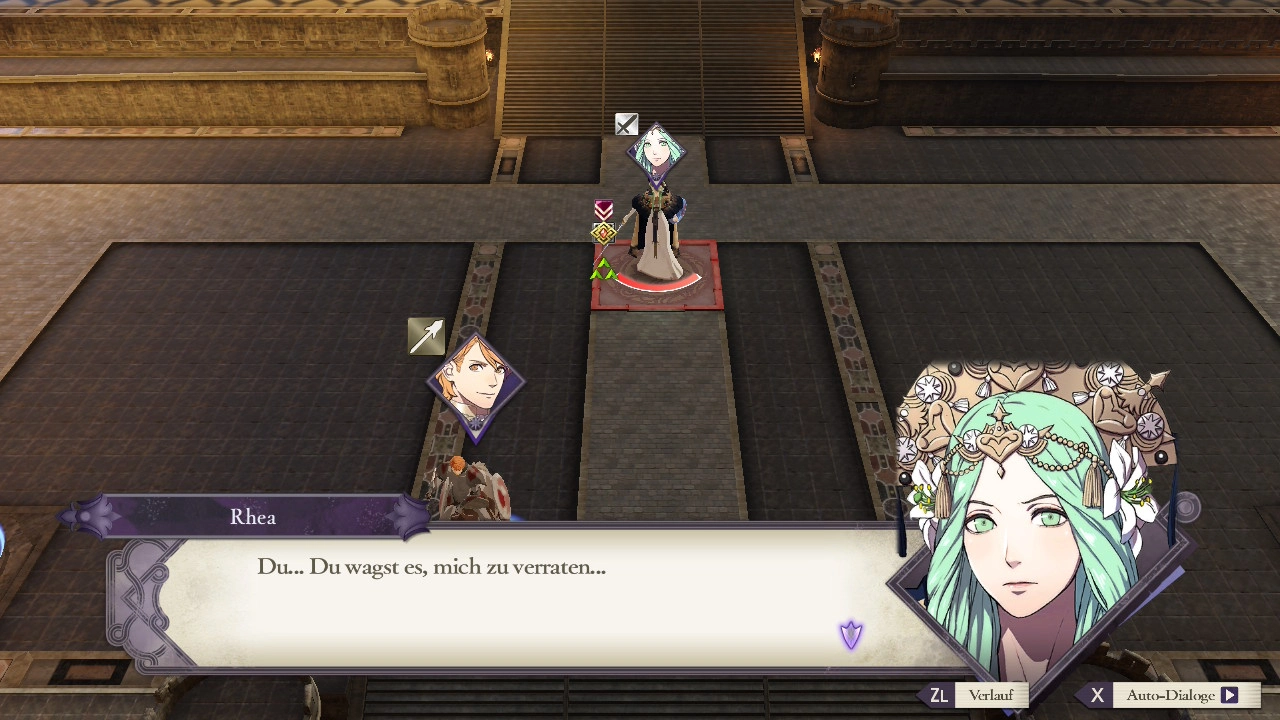
Task: Toggle Auto-Dialoge playback
Action: 1170,695
